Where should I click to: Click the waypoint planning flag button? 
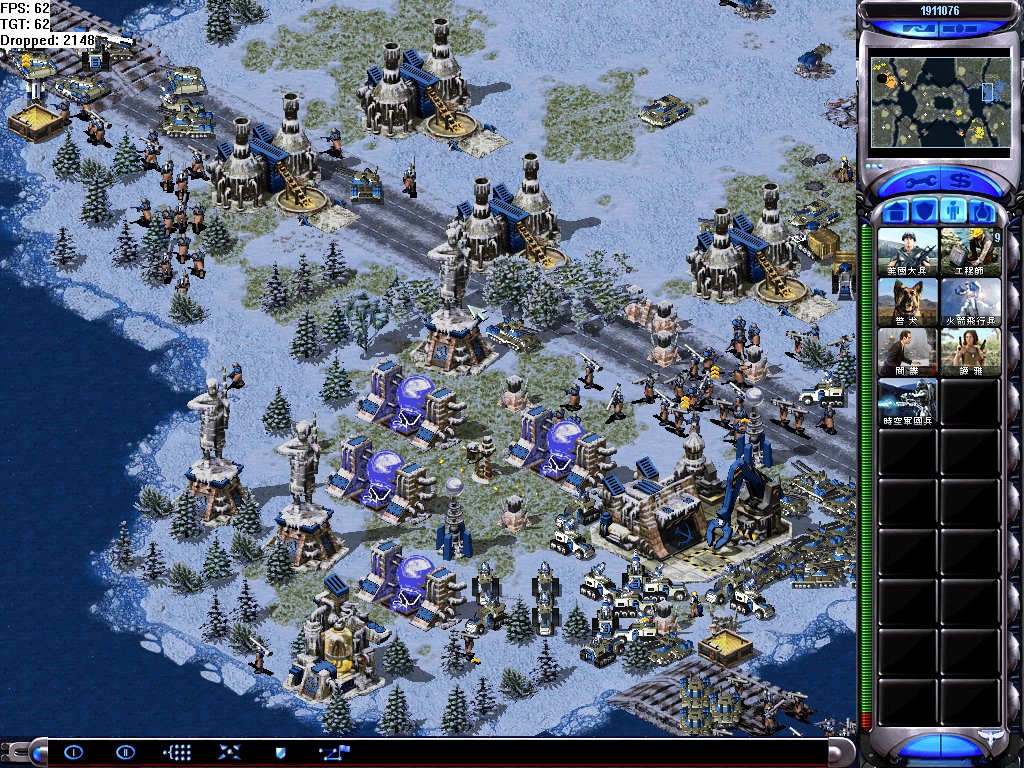(x=333, y=752)
